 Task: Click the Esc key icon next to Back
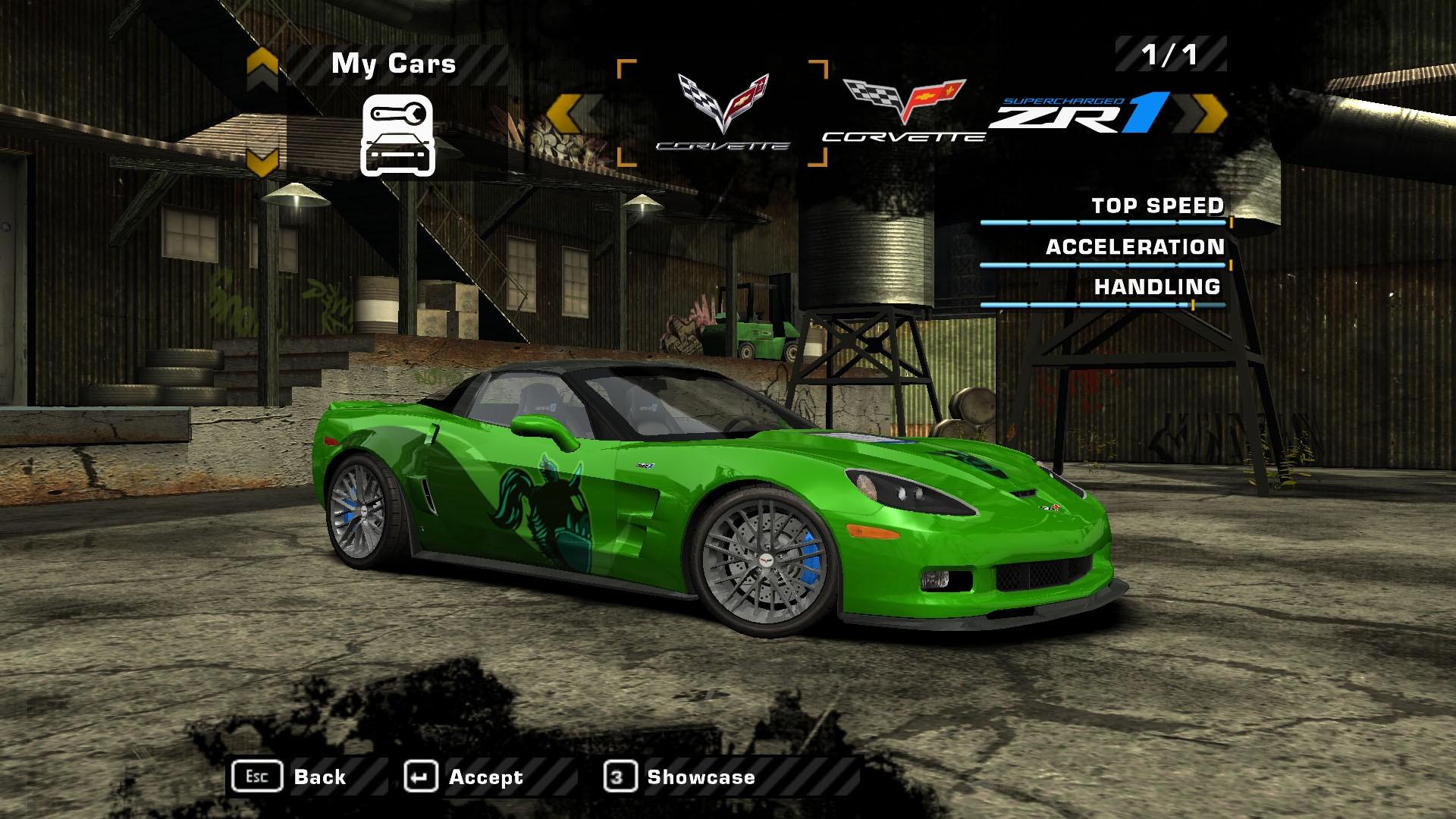click(258, 776)
